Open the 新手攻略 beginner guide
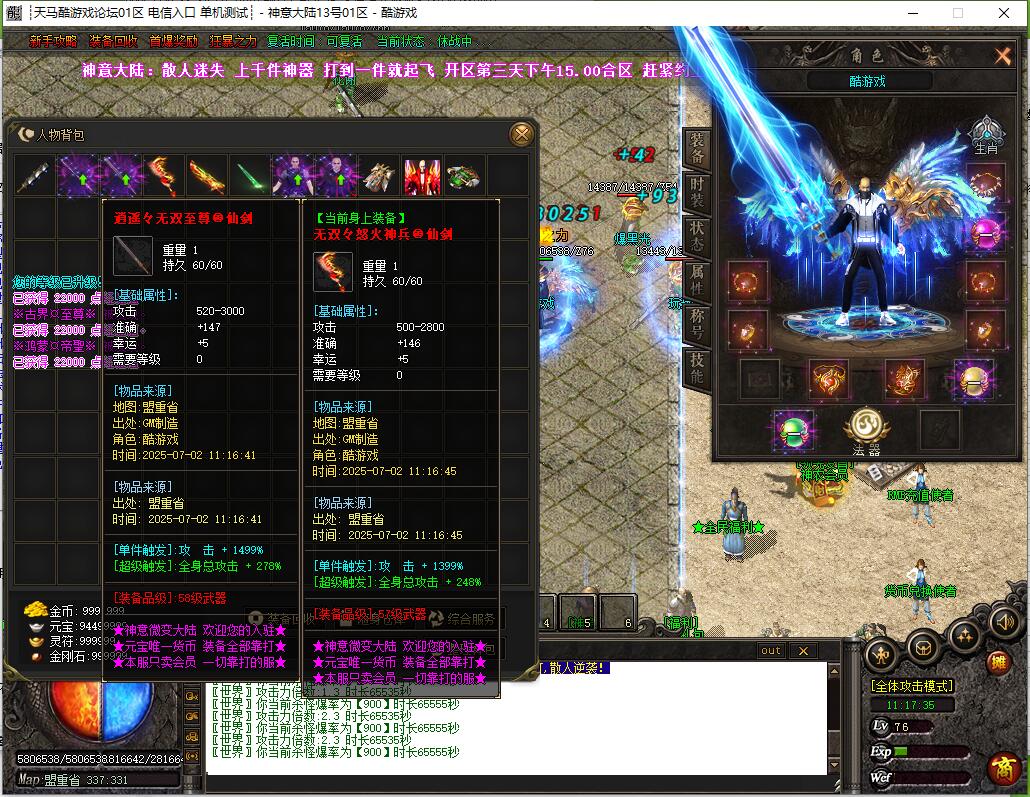1030x797 pixels. pyautogui.click(x=53, y=42)
